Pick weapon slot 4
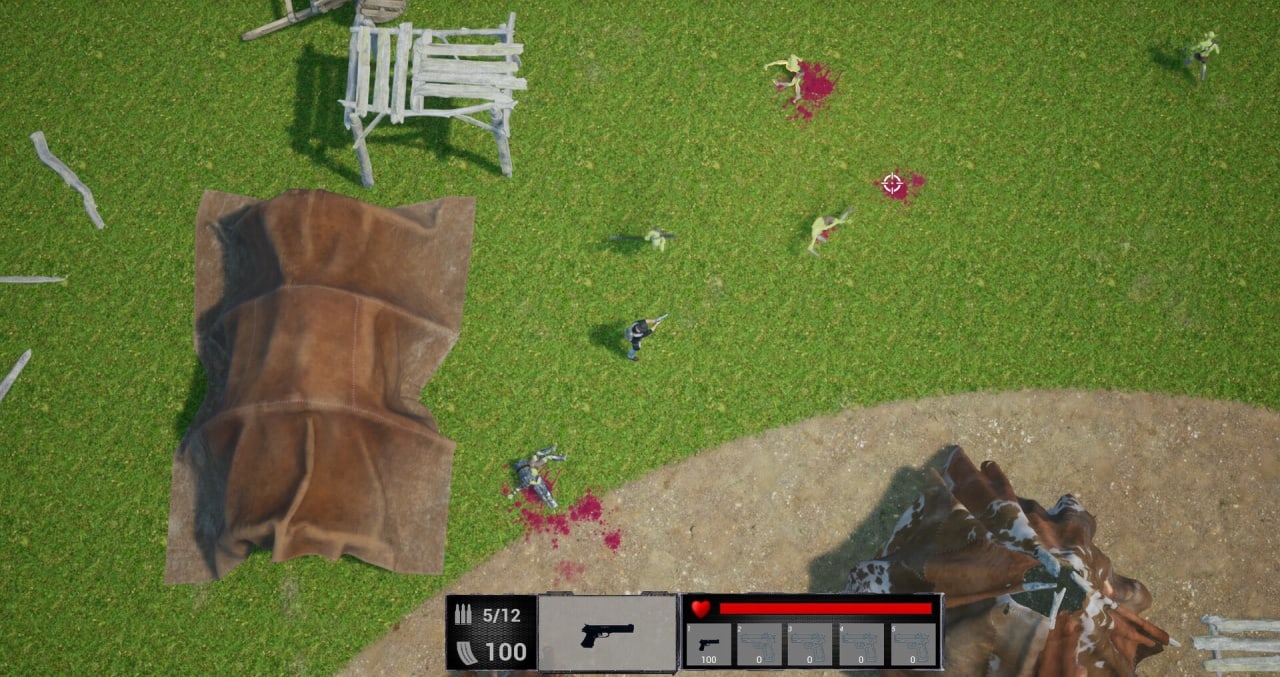 click(x=861, y=644)
